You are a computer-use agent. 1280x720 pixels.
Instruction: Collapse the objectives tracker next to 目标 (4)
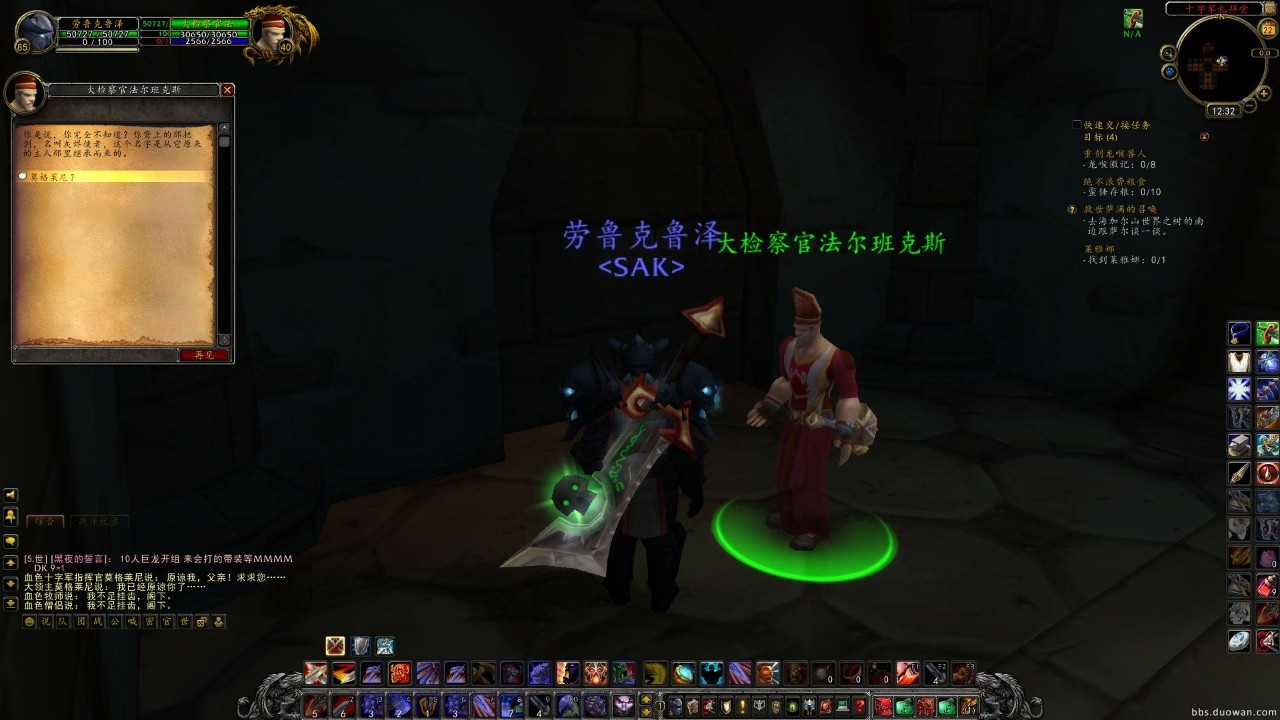[1204, 136]
